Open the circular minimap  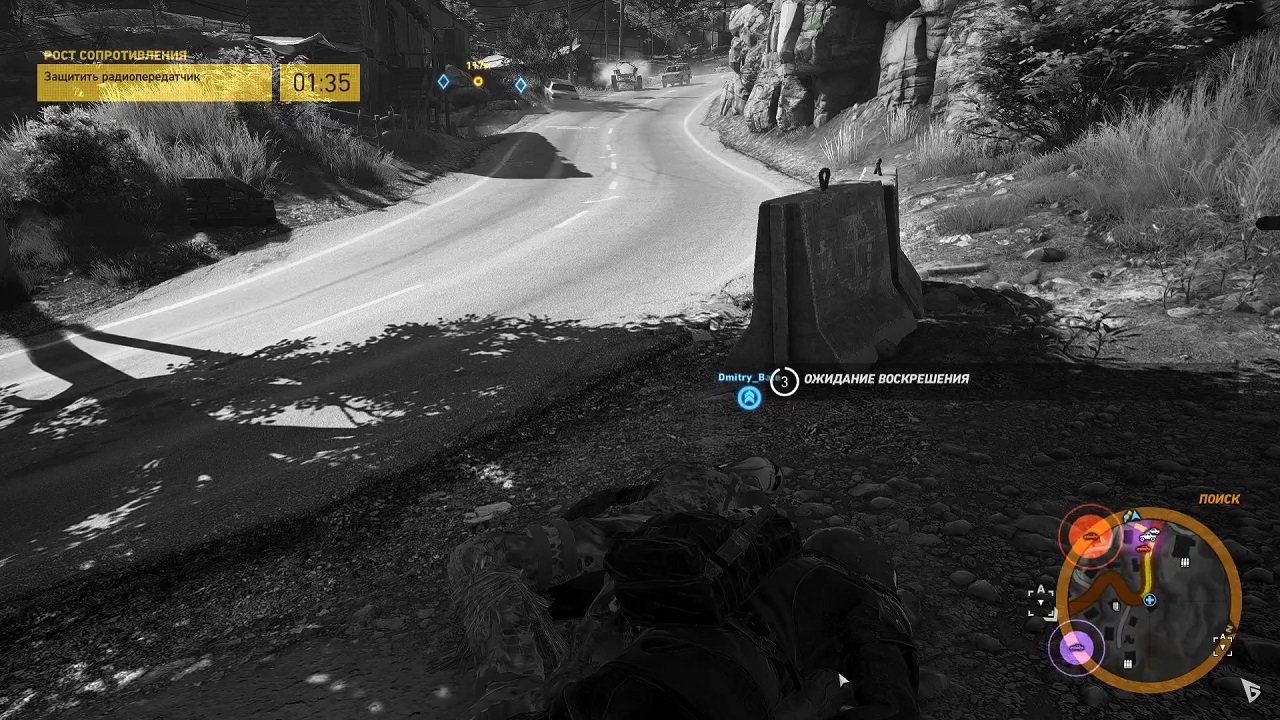[1148, 598]
